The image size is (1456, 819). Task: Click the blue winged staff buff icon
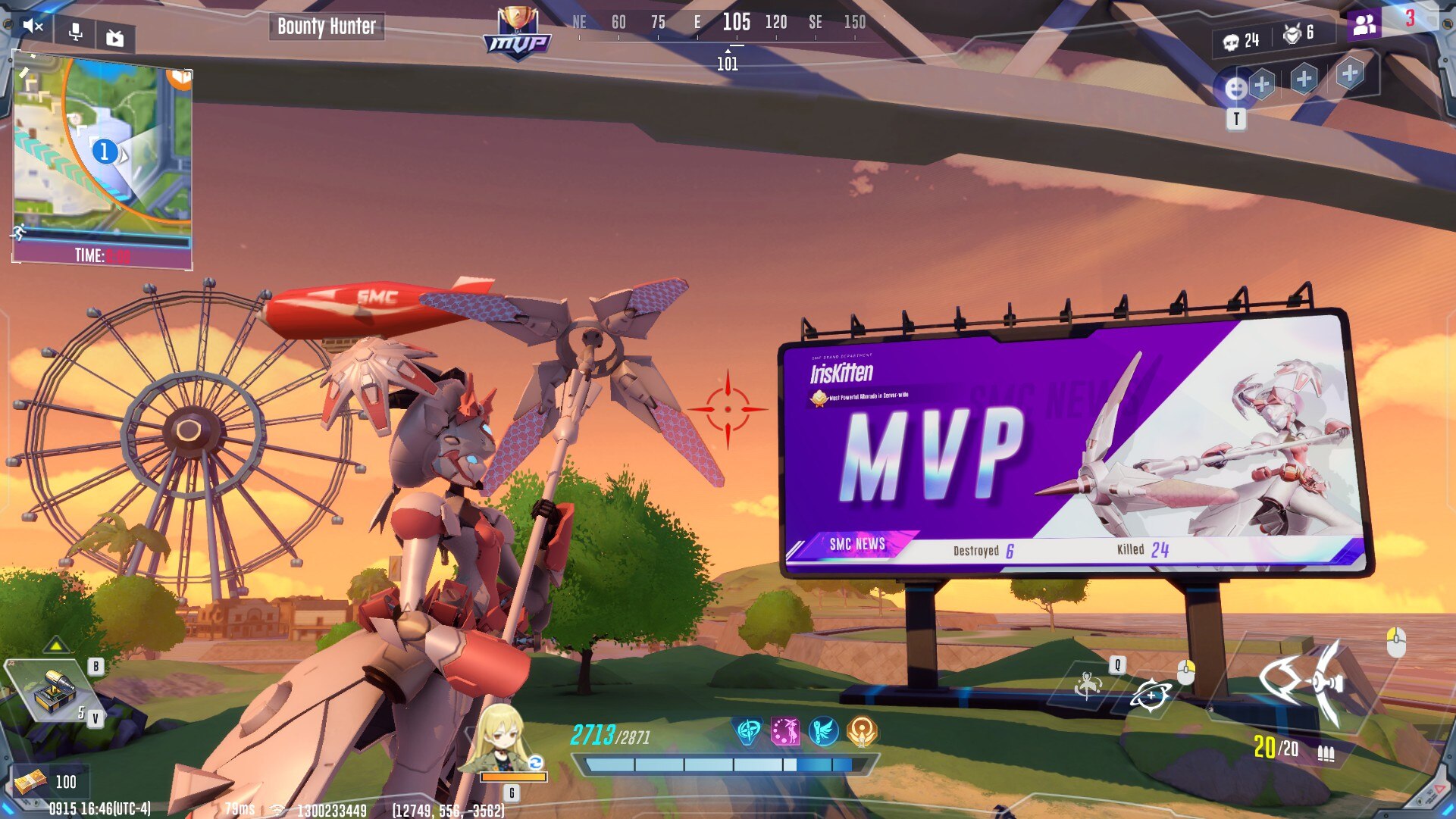pyautogui.click(x=823, y=731)
